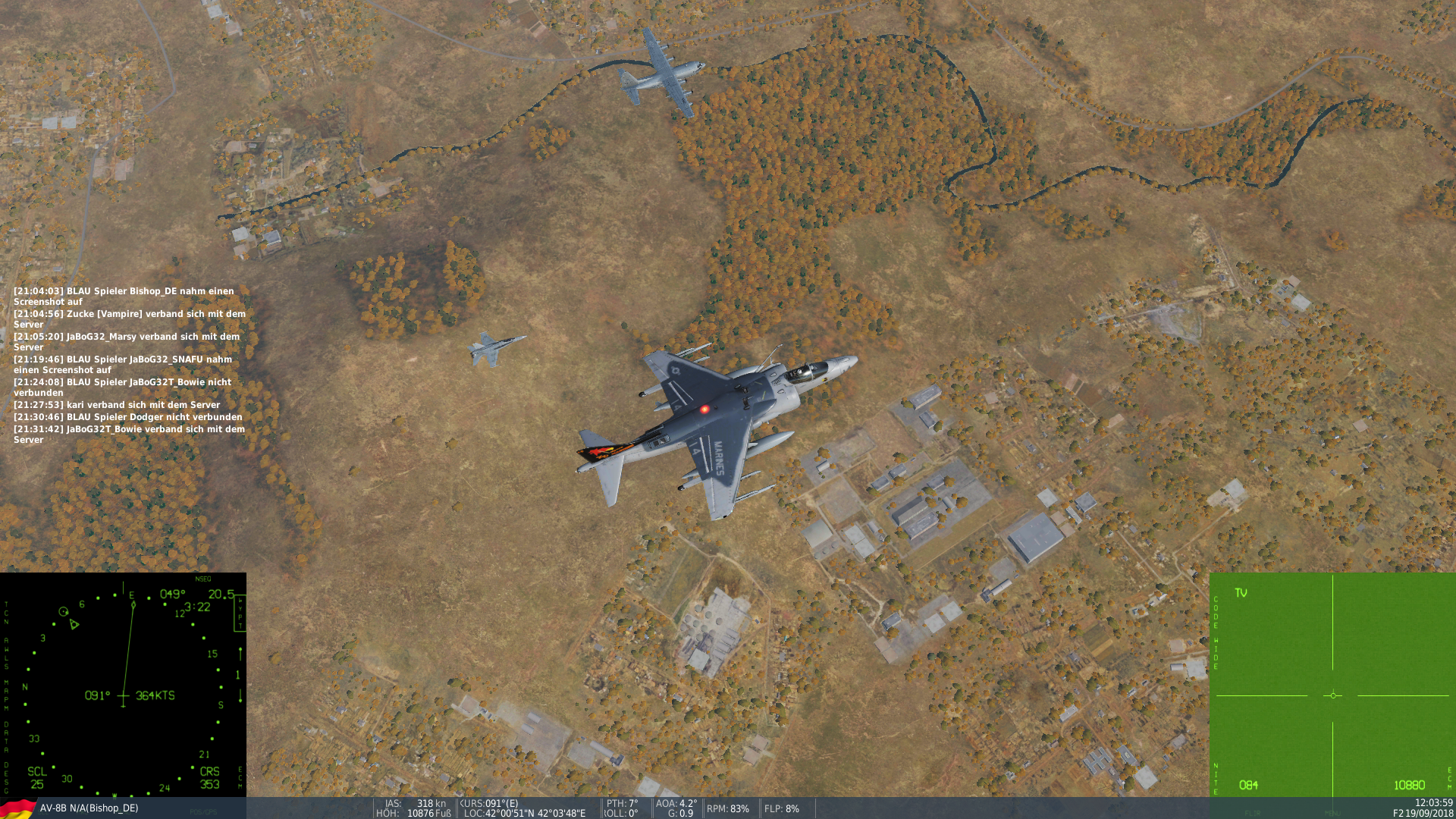Screen dimensions: 1456x819
Task: Click the German flag icon in status bar
Action: tap(18, 808)
